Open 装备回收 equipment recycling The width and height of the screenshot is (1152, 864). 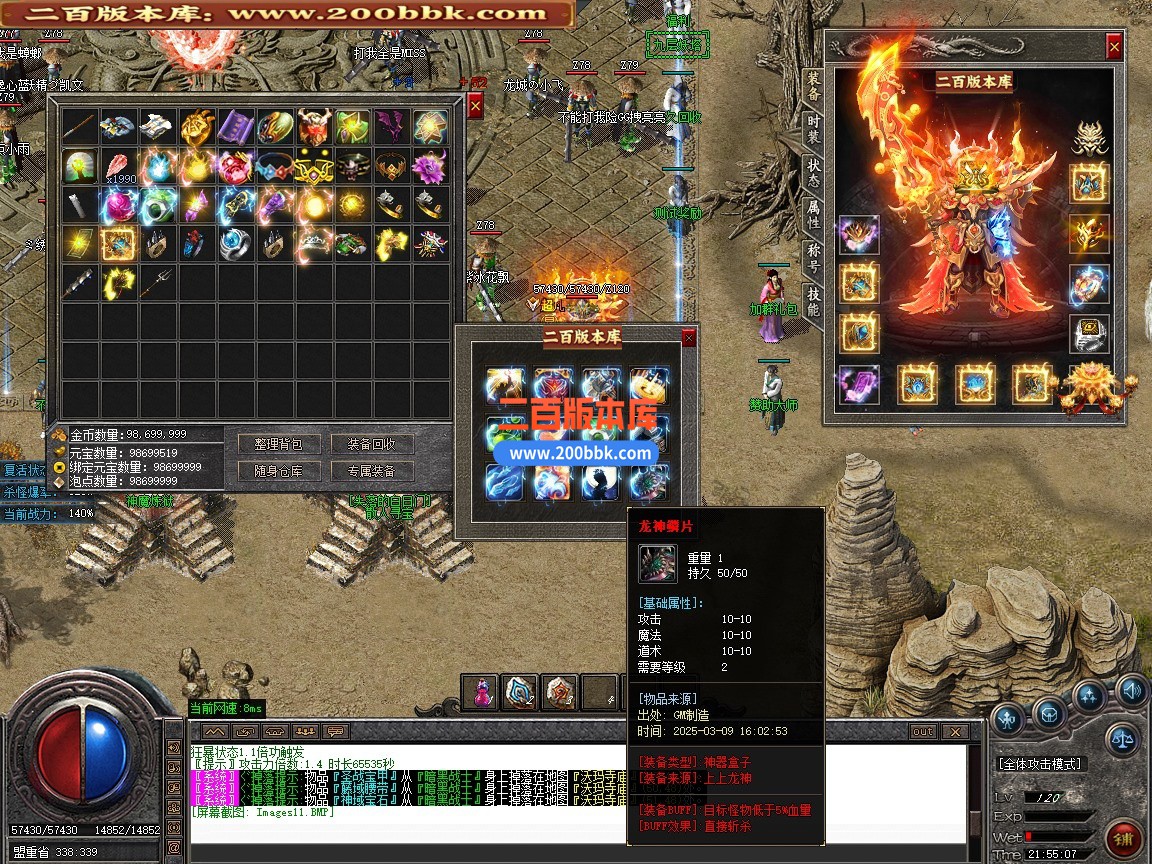pyautogui.click(x=371, y=444)
